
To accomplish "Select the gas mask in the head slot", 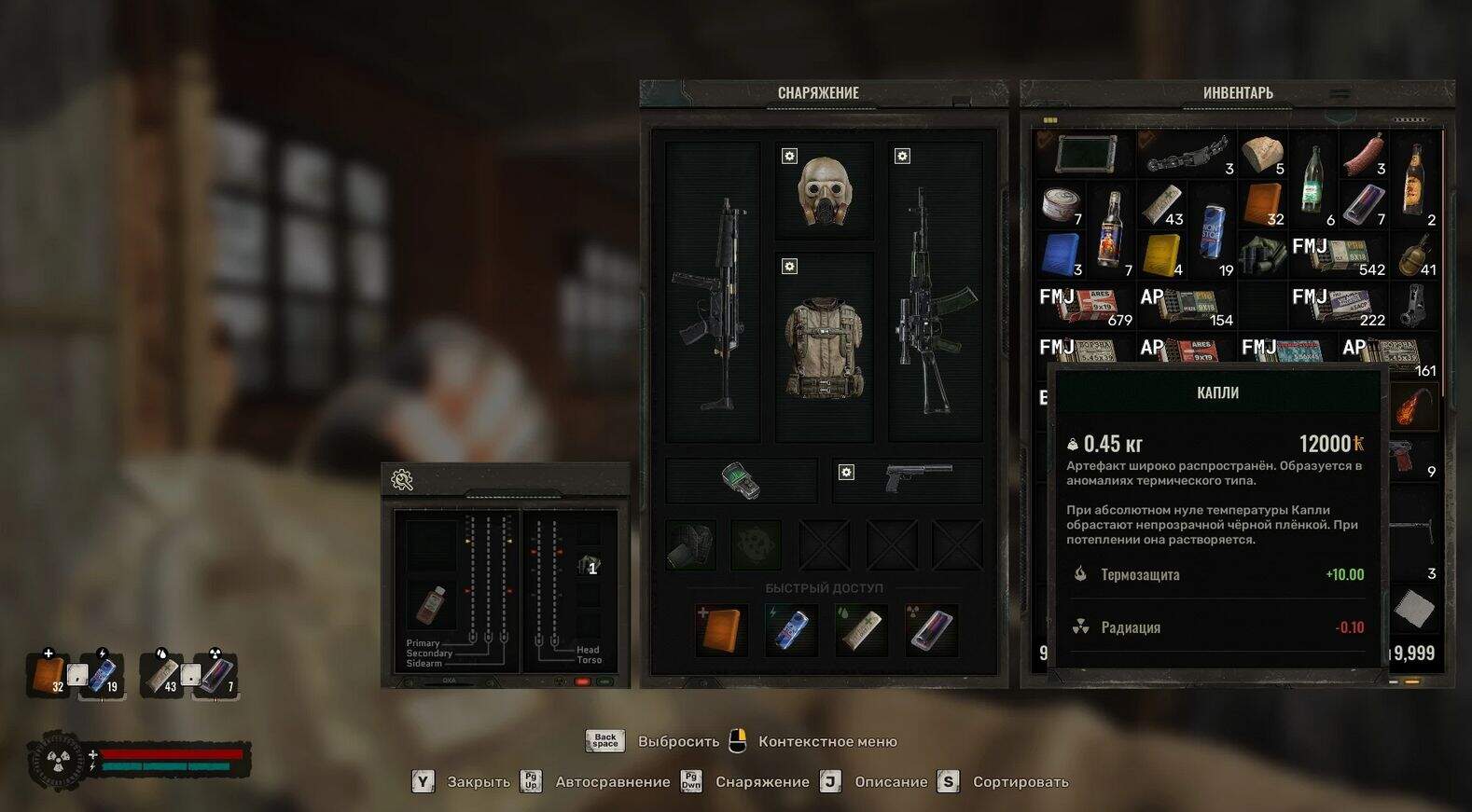I will (x=825, y=192).
